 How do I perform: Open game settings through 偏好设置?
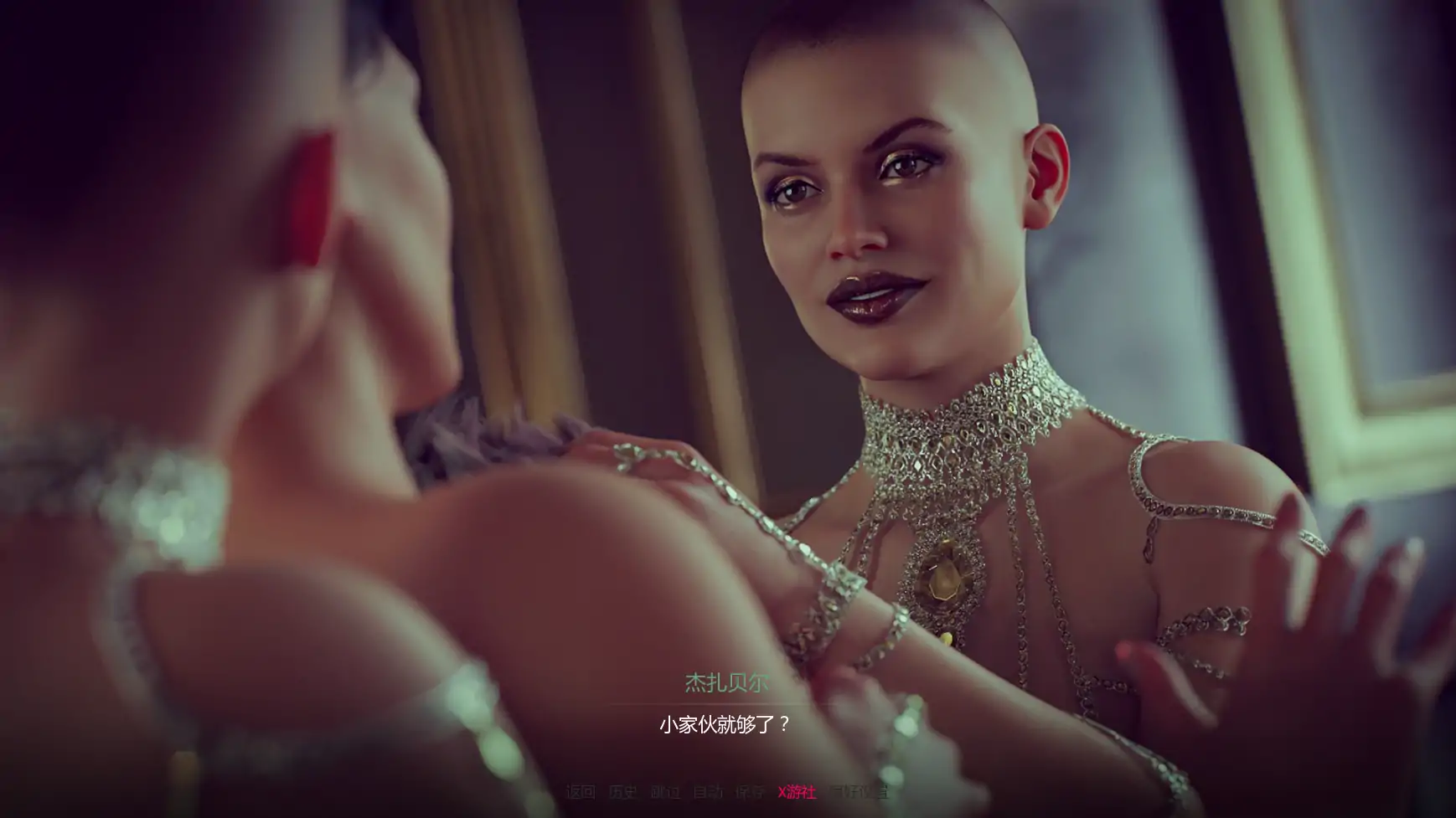859,792
